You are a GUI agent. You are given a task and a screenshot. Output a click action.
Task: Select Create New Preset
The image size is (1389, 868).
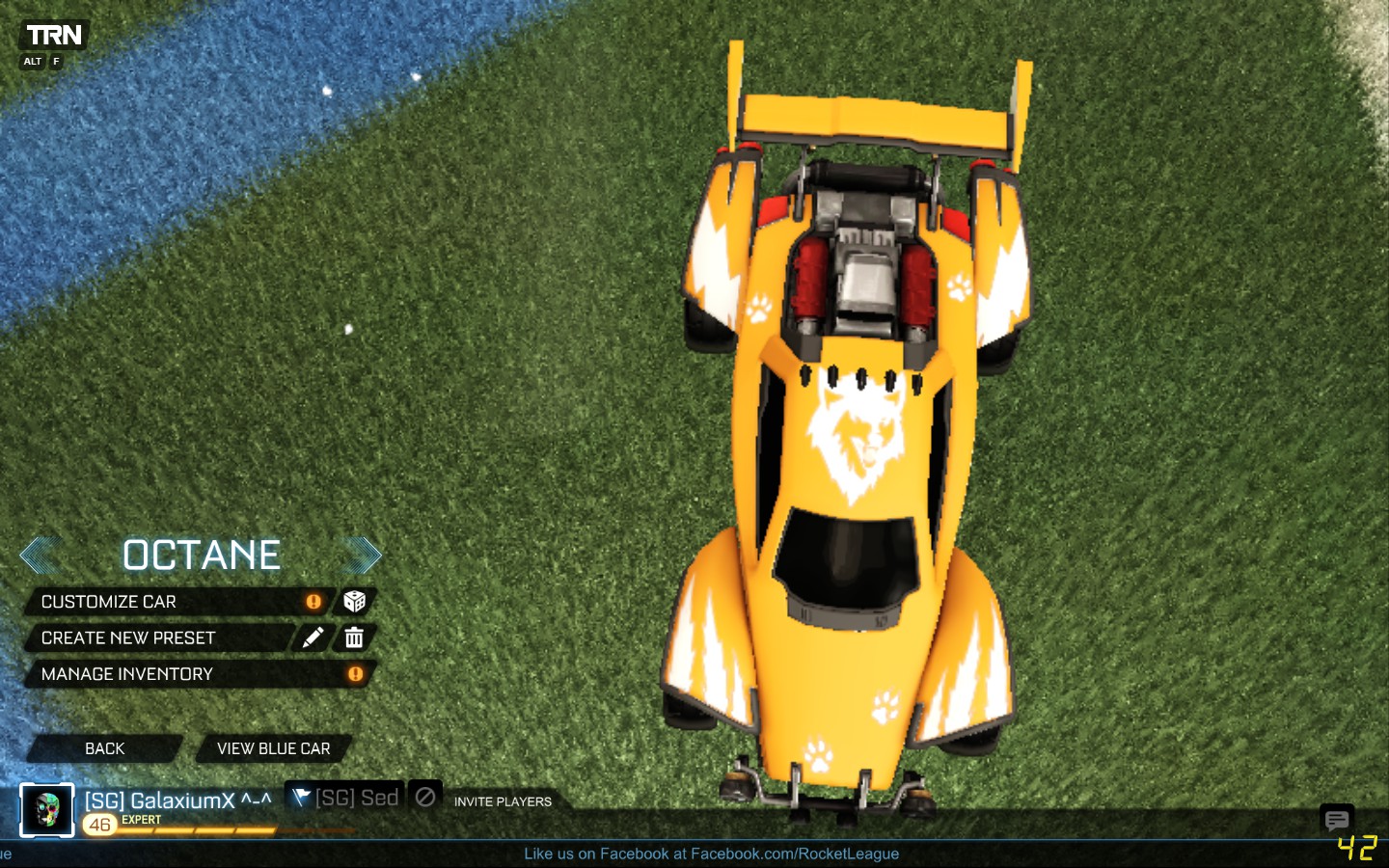coord(127,637)
